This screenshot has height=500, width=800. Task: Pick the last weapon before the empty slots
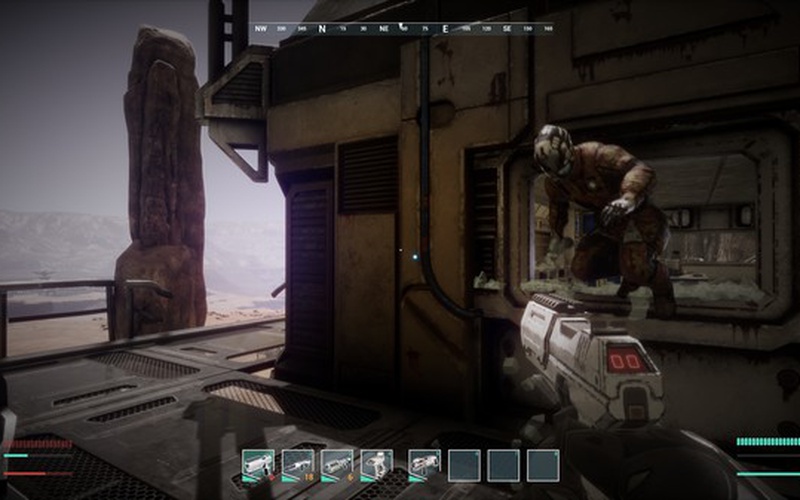[424, 464]
